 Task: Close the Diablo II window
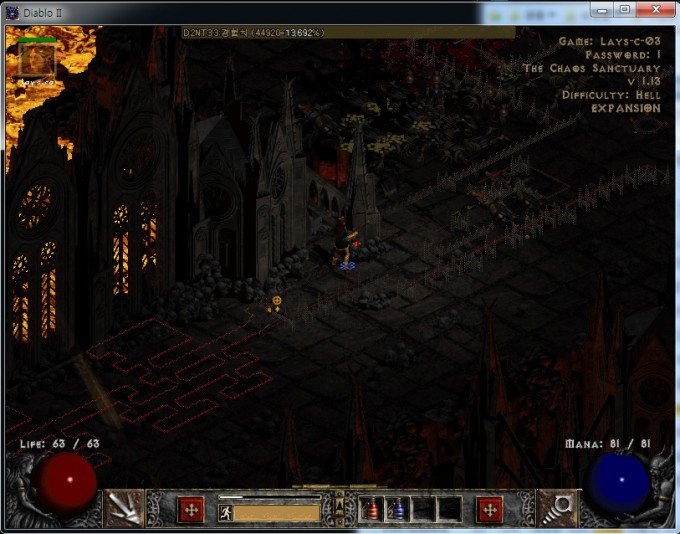pyautogui.click(x=653, y=9)
